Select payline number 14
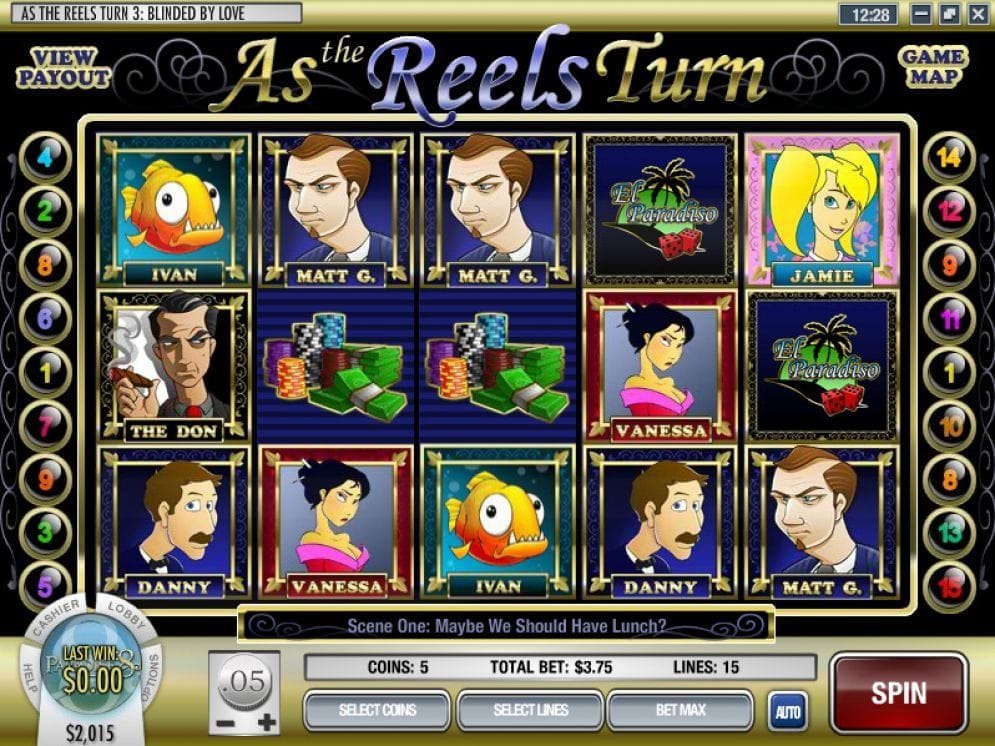This screenshot has height=746, width=995. 948,158
